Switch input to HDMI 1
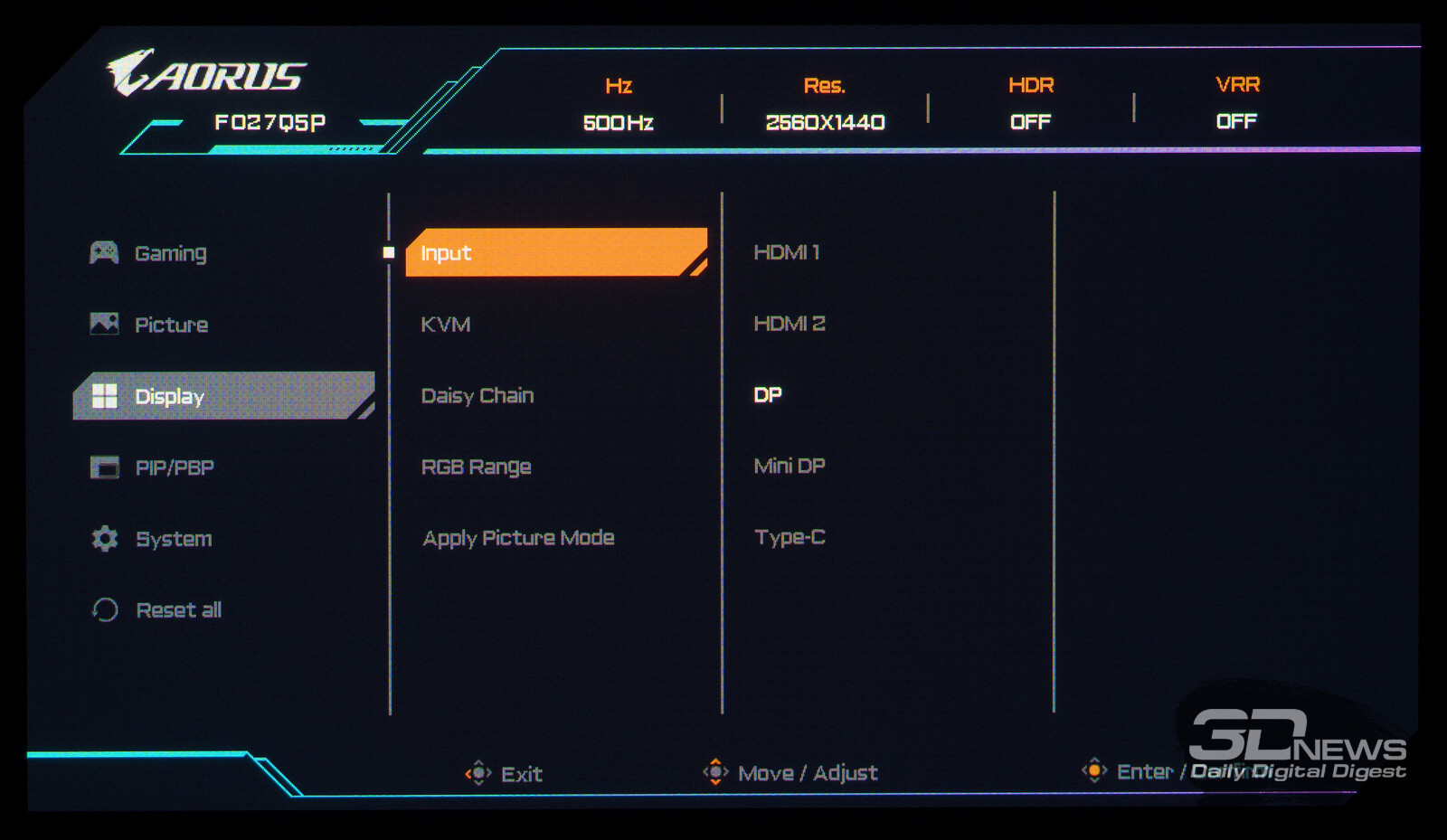Image resolution: width=1447 pixels, height=840 pixels. click(x=786, y=252)
